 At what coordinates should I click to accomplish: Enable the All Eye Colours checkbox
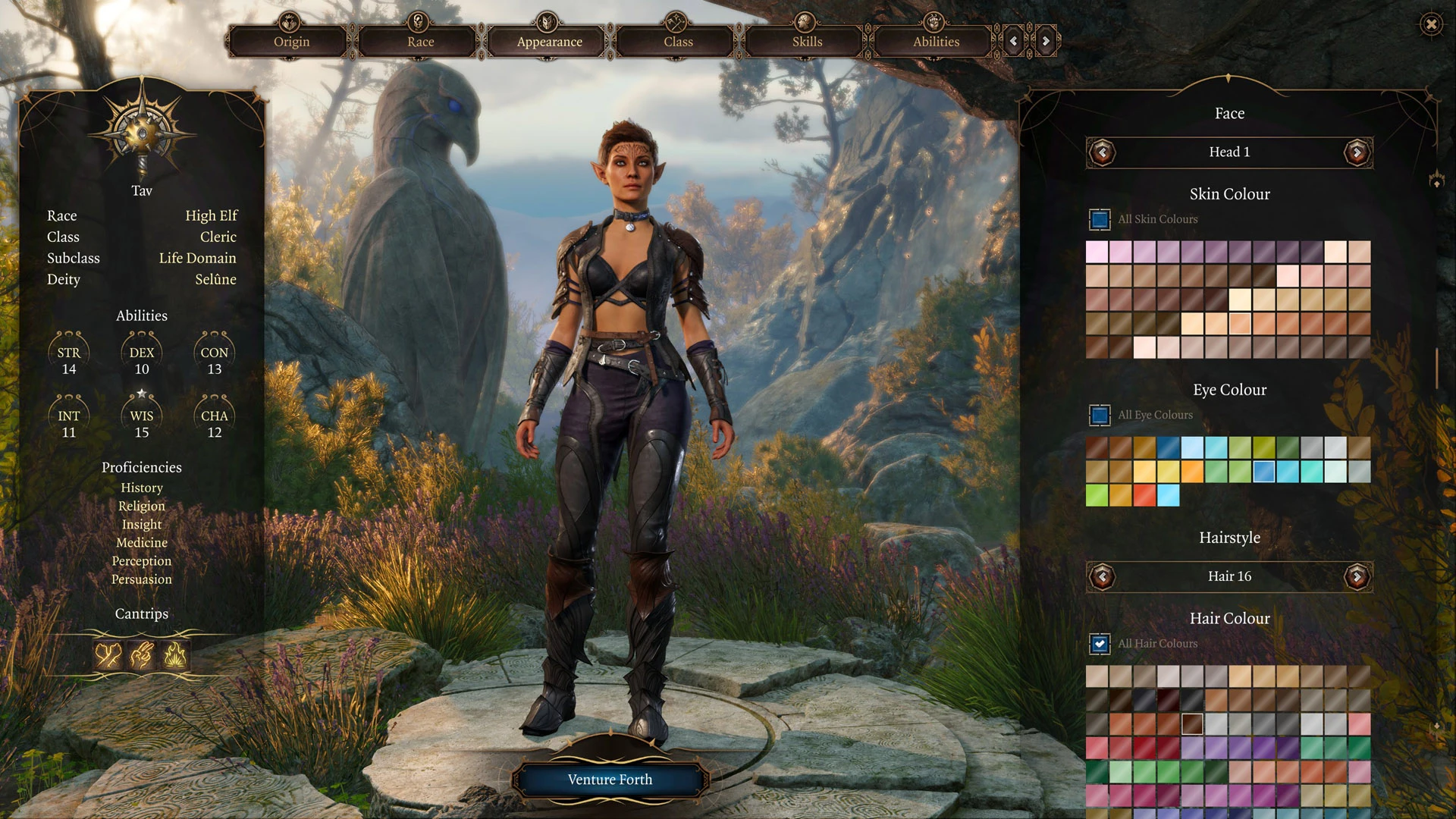(x=1100, y=415)
